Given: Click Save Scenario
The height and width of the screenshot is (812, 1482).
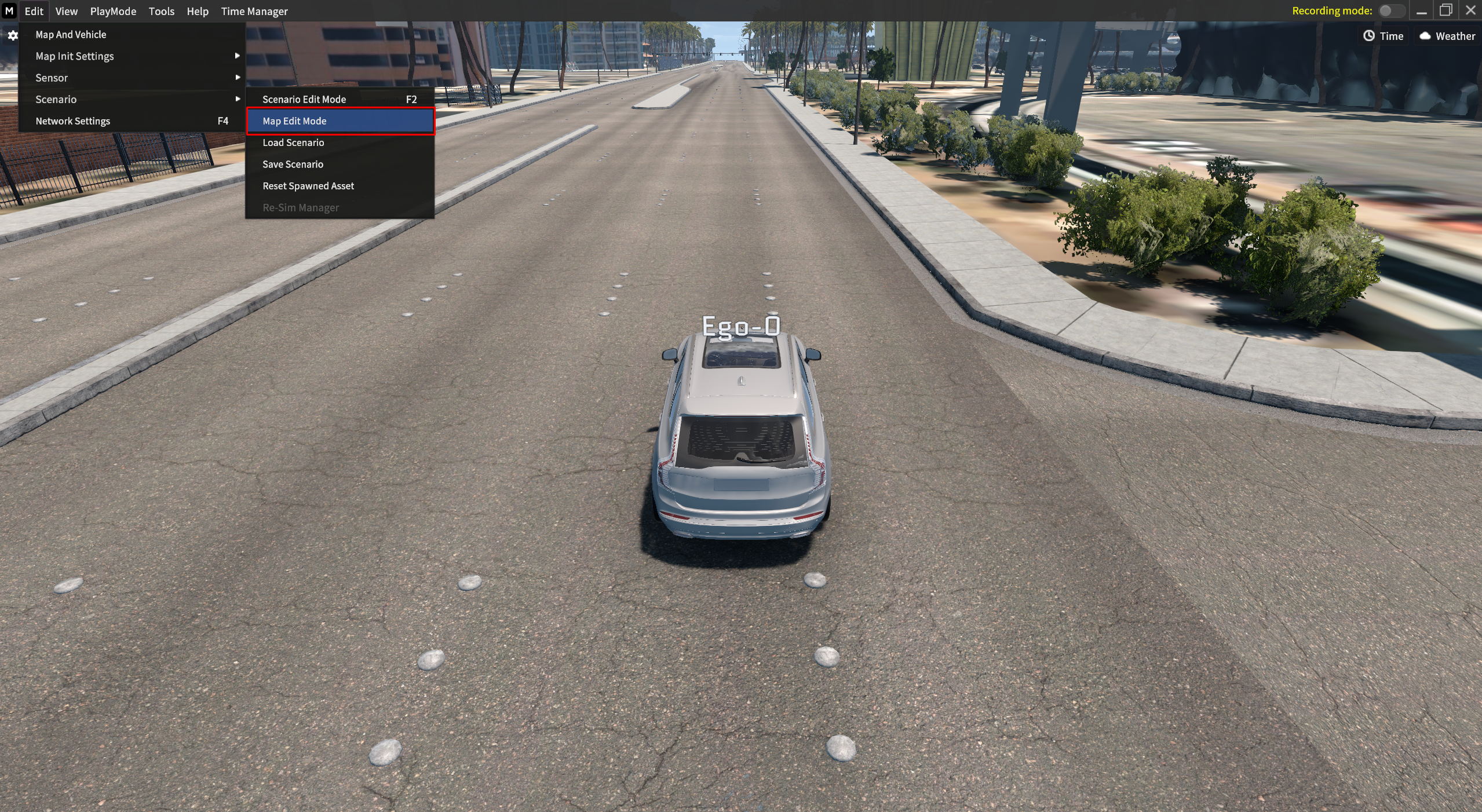Looking at the screenshot, I should point(293,164).
